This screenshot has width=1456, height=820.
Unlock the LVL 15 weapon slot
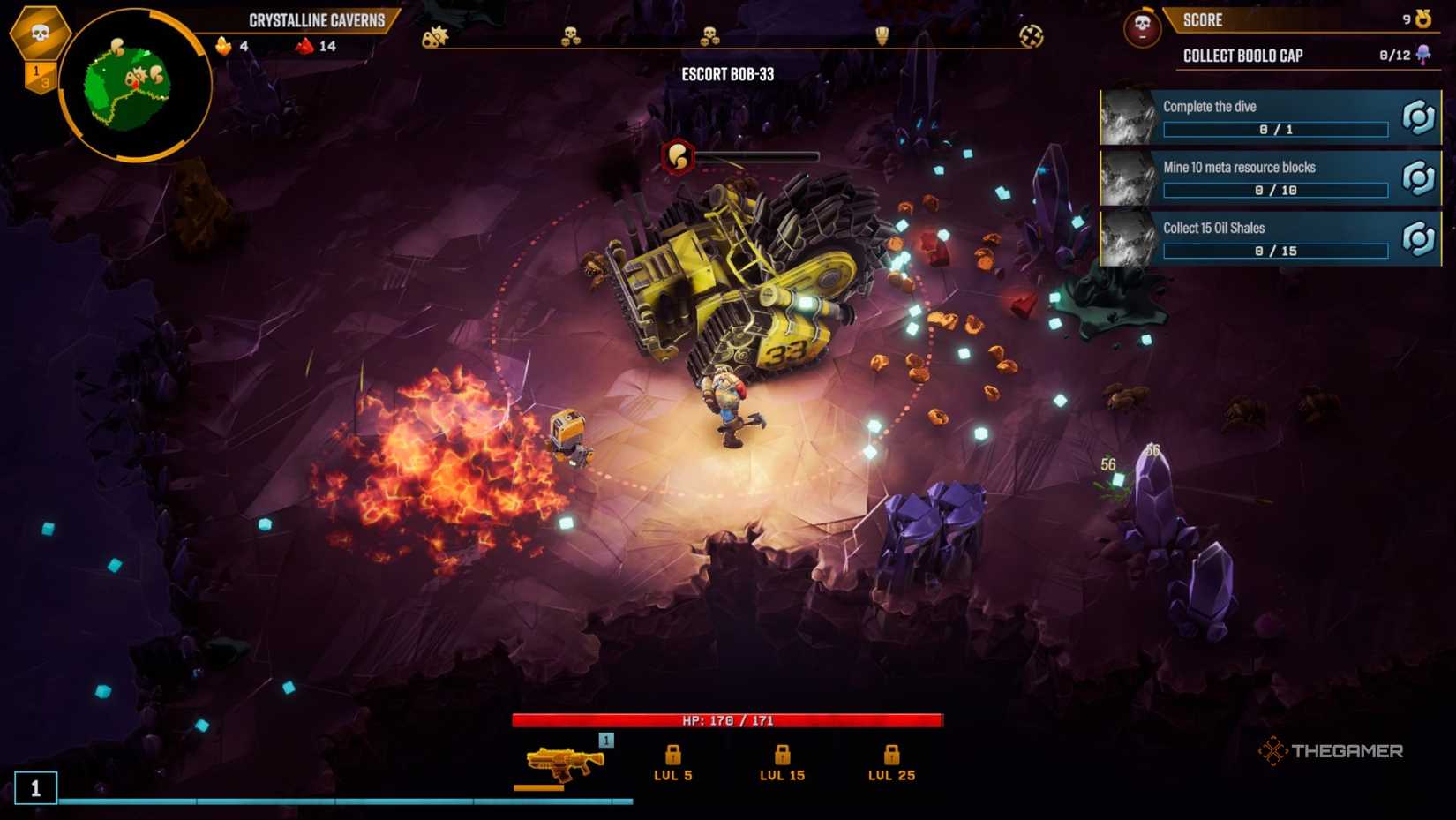781,756
